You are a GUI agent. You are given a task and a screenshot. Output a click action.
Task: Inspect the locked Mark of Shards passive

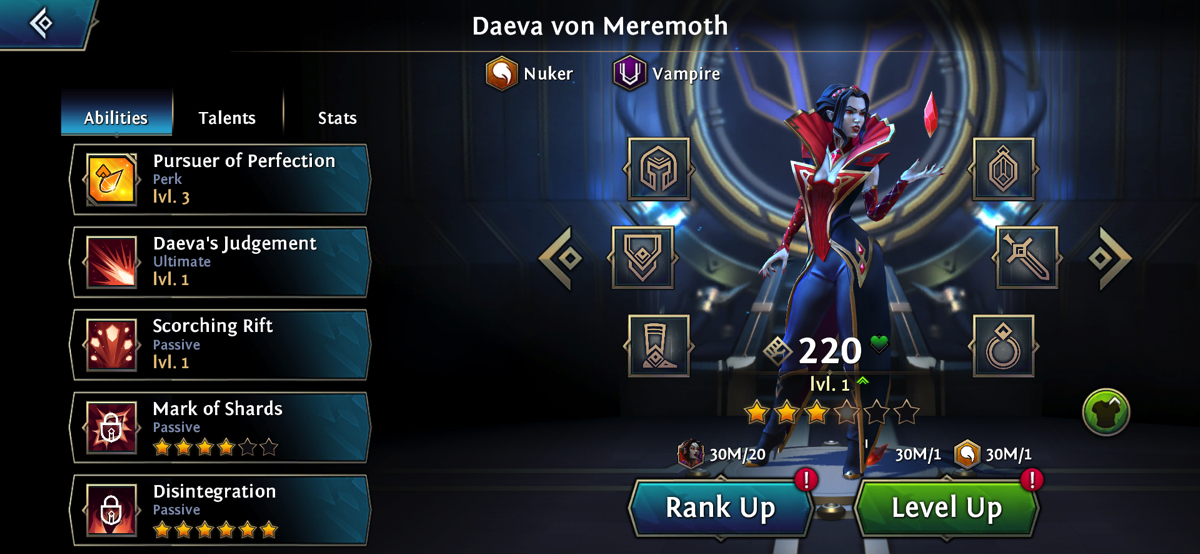pos(220,428)
